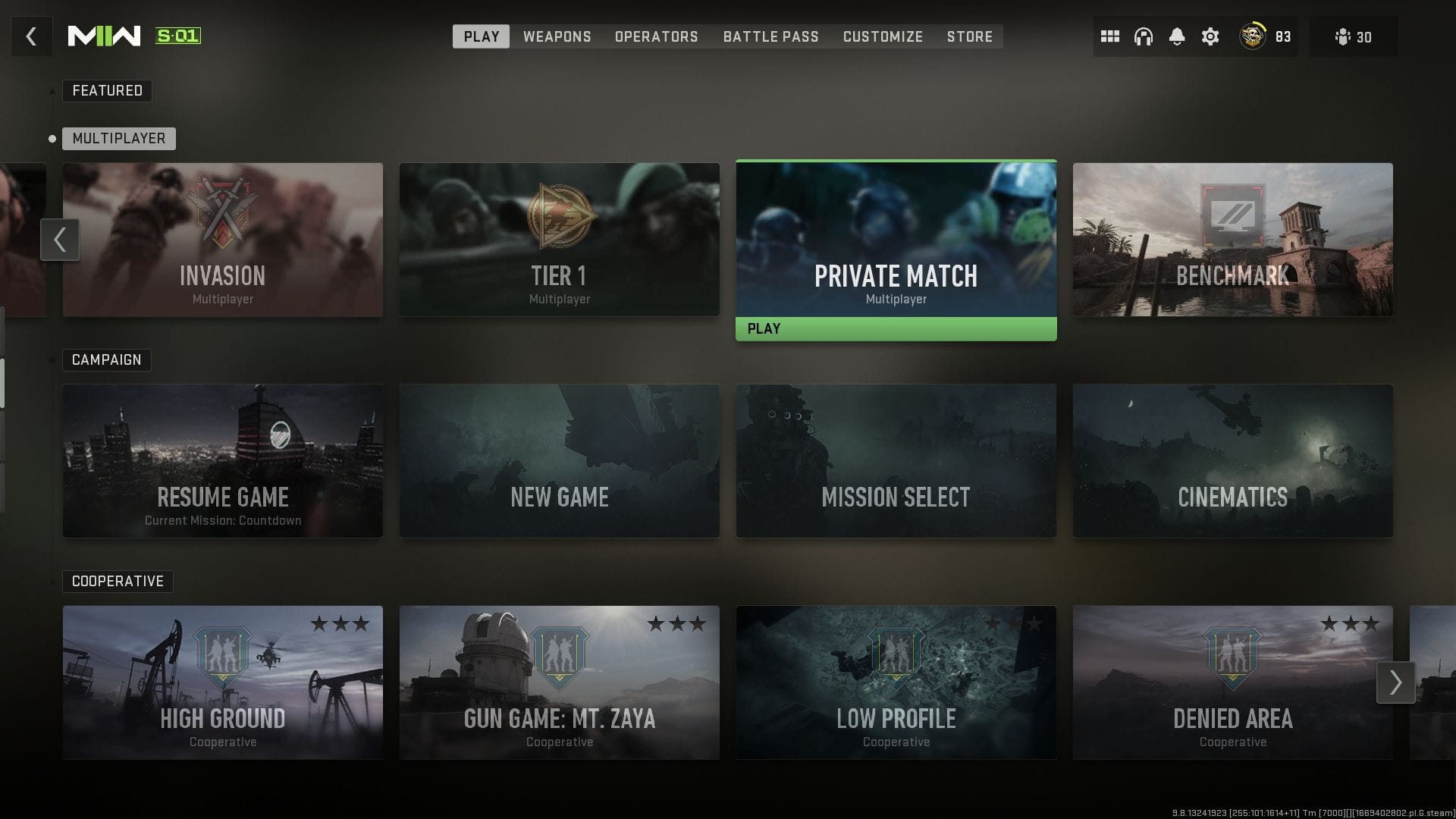Open the social menu showing 30 friends

1354,36
